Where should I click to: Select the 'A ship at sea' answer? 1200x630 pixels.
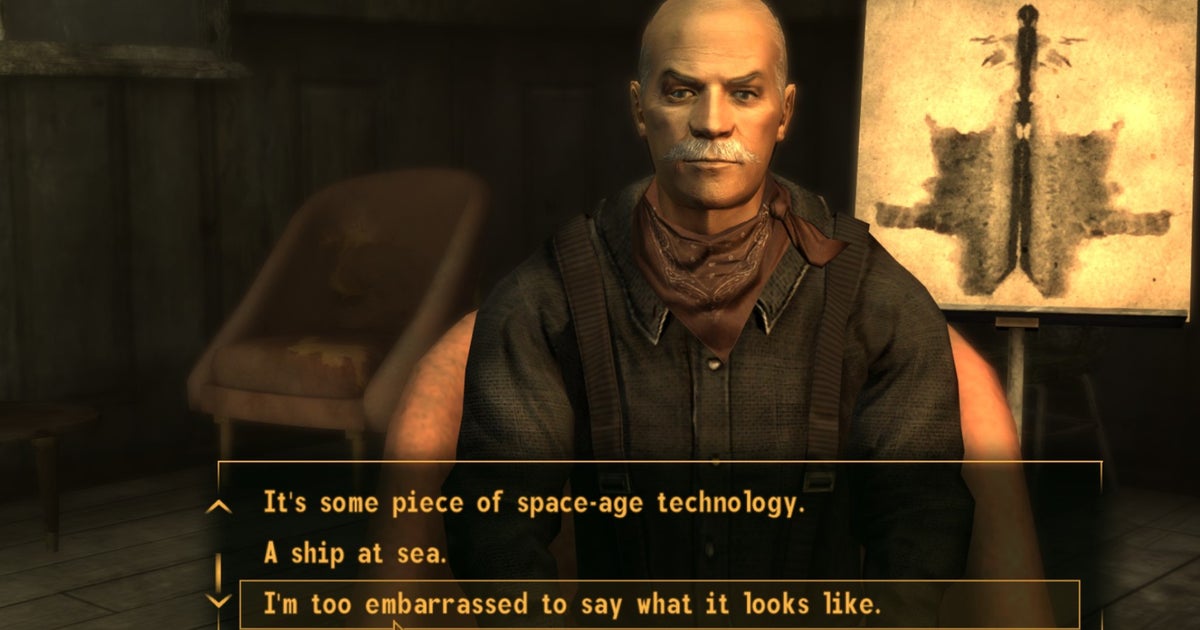coord(354,553)
